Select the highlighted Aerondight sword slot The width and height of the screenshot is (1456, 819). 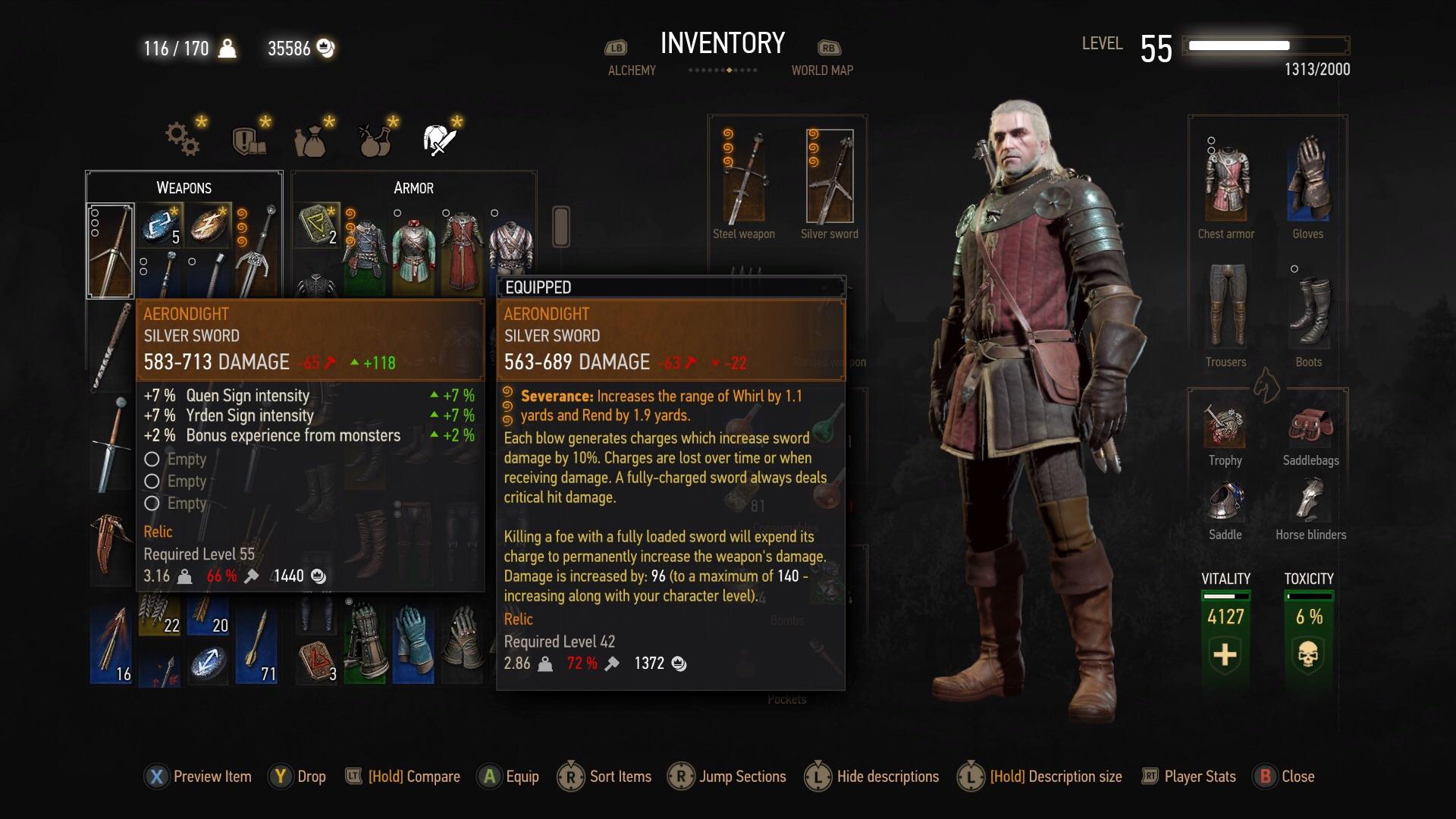point(111,250)
